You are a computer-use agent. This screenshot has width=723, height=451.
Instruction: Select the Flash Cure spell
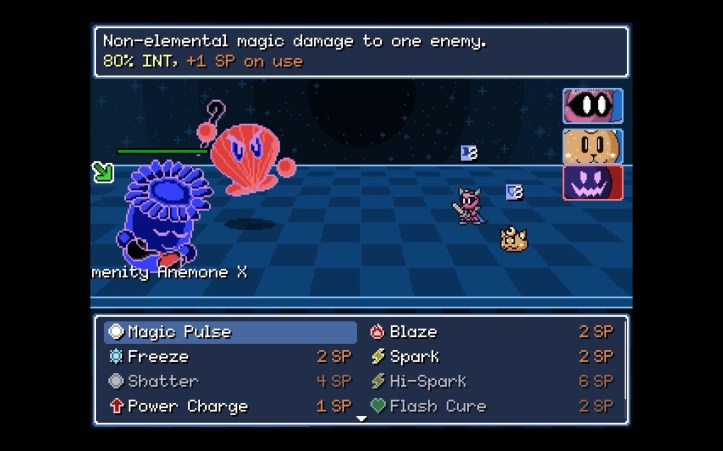point(492,406)
